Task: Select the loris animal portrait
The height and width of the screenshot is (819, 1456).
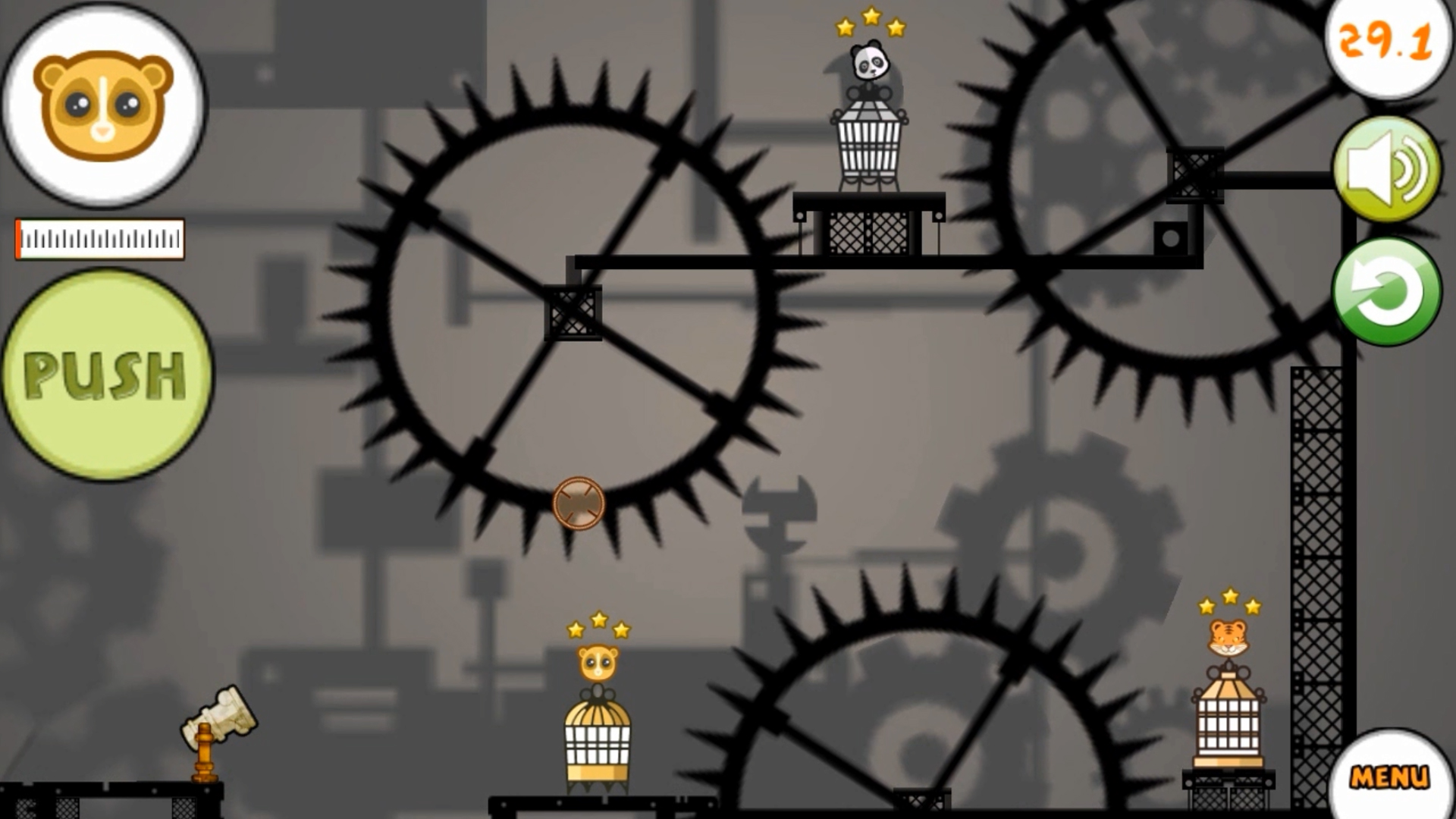Action: tap(104, 105)
